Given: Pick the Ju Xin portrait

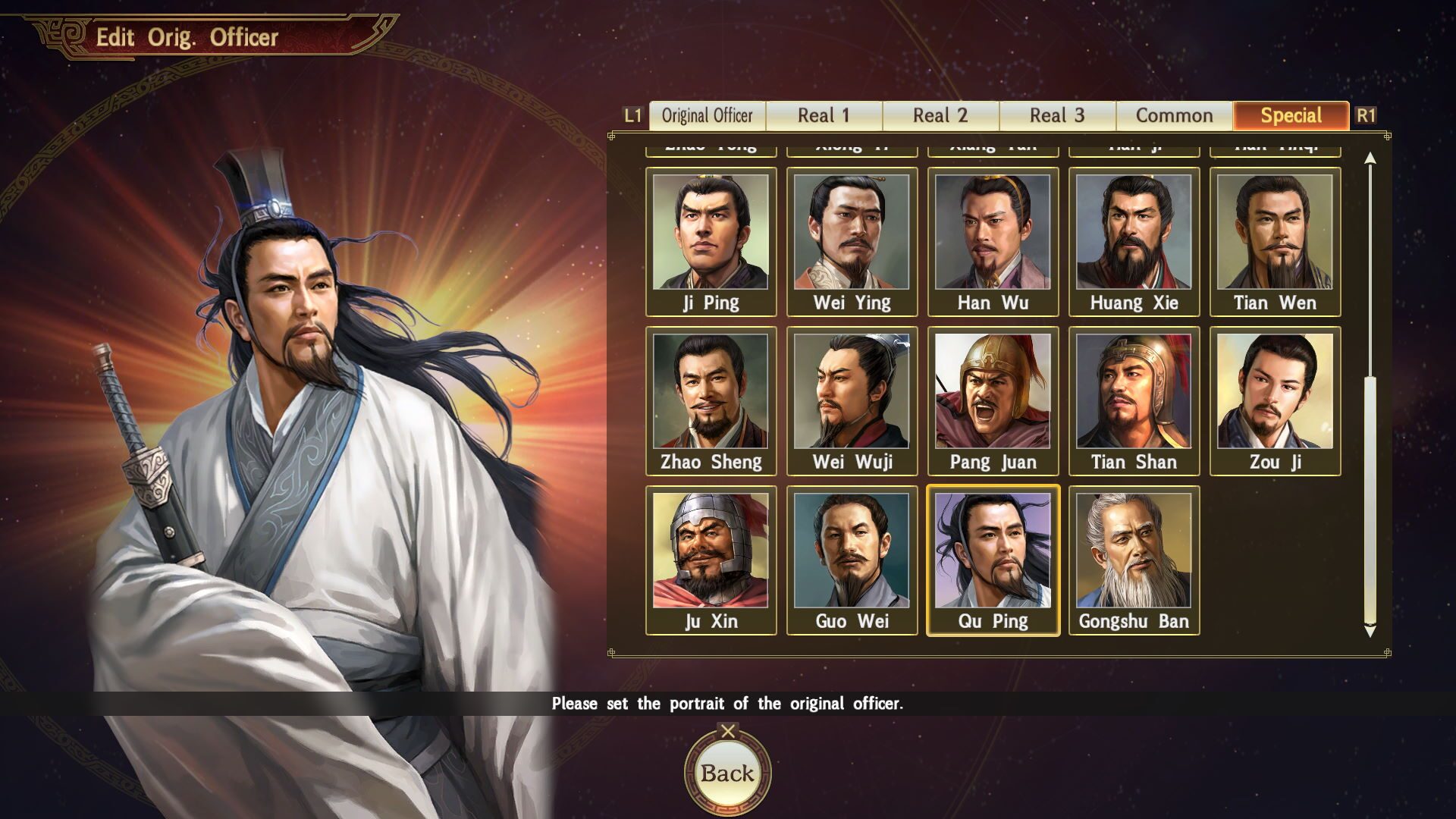Looking at the screenshot, I should [711, 560].
